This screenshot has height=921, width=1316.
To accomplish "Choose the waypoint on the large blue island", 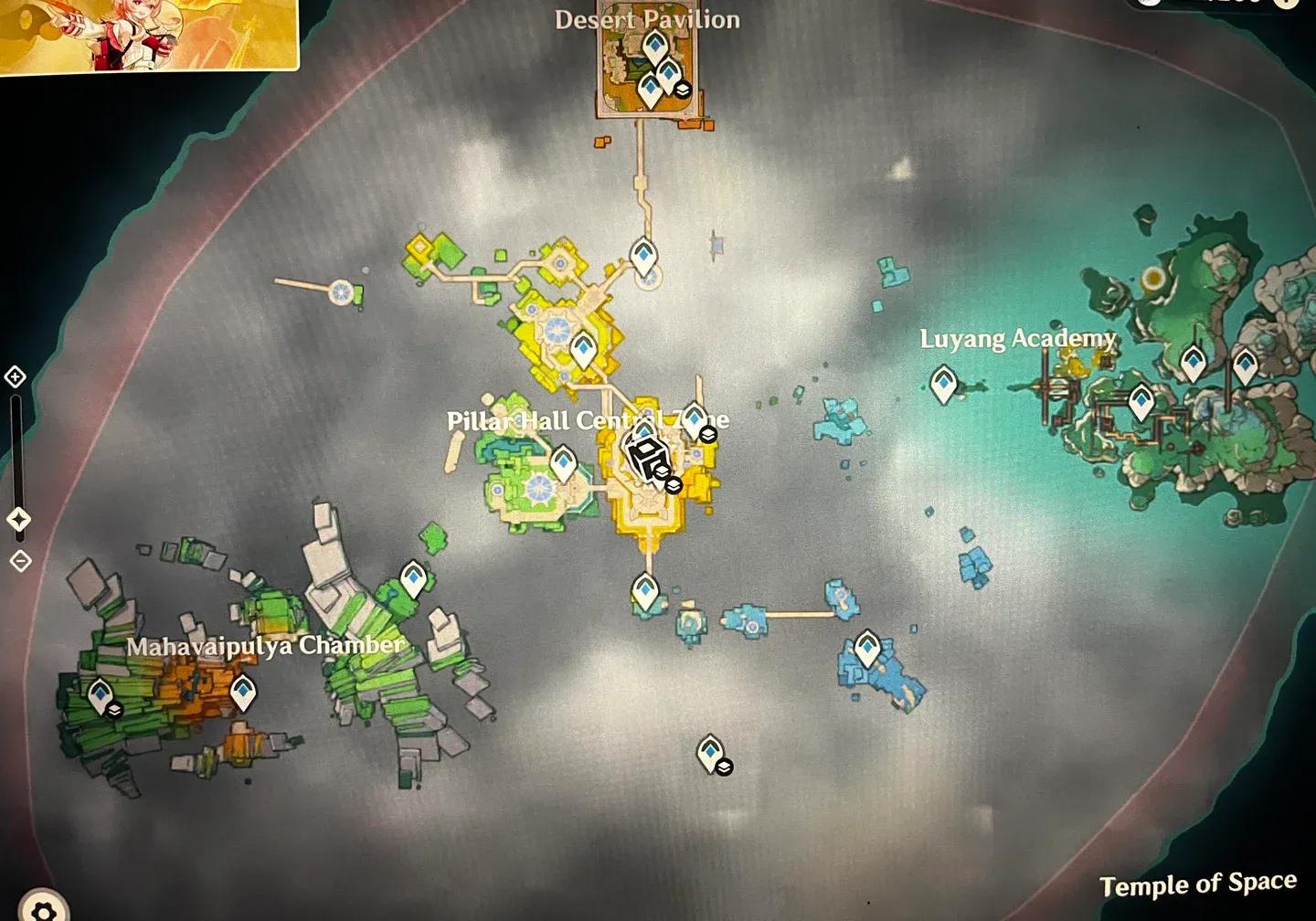I will [x=866, y=649].
